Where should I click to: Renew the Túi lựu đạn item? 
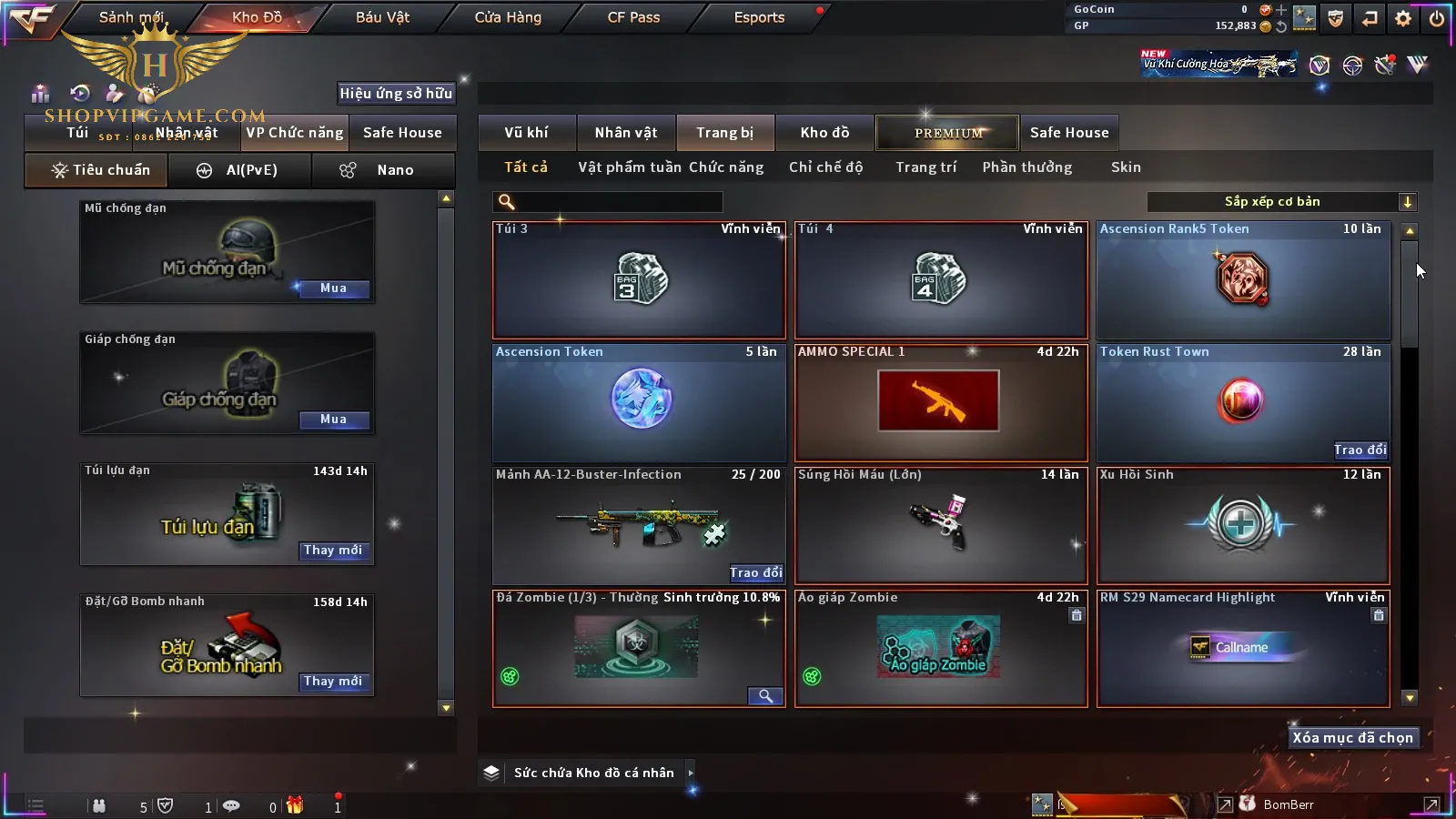(333, 551)
